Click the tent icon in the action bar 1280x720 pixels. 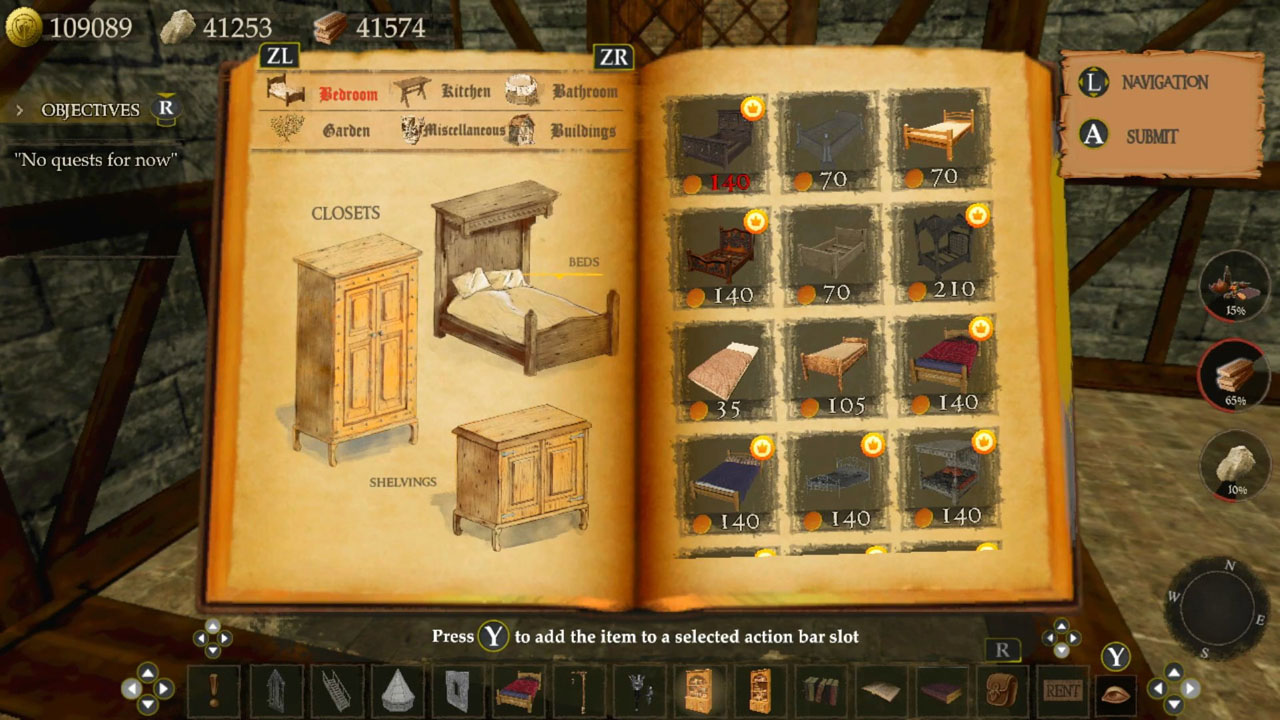(x=397, y=690)
